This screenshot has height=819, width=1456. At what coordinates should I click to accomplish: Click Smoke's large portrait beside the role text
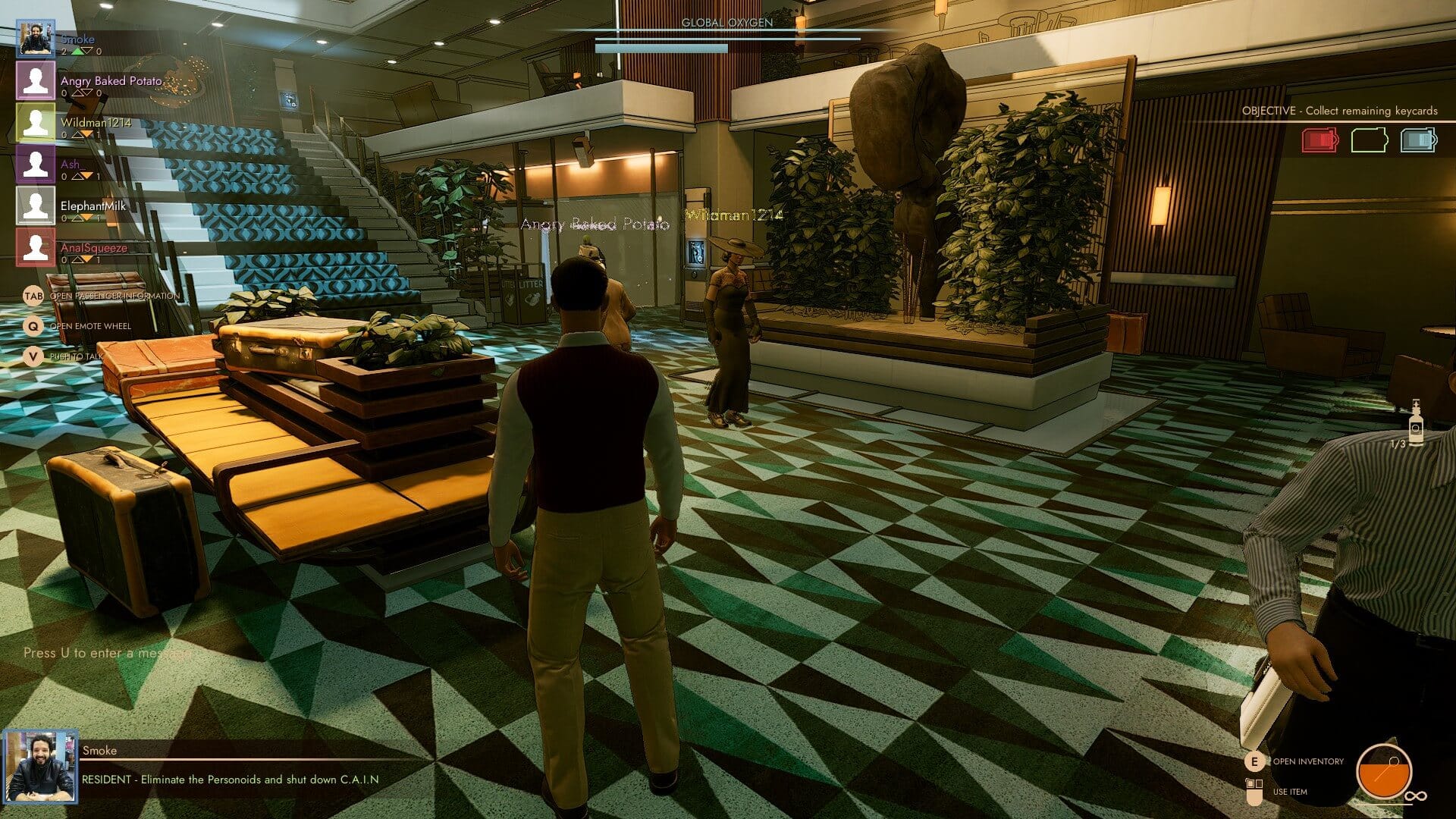(39, 767)
